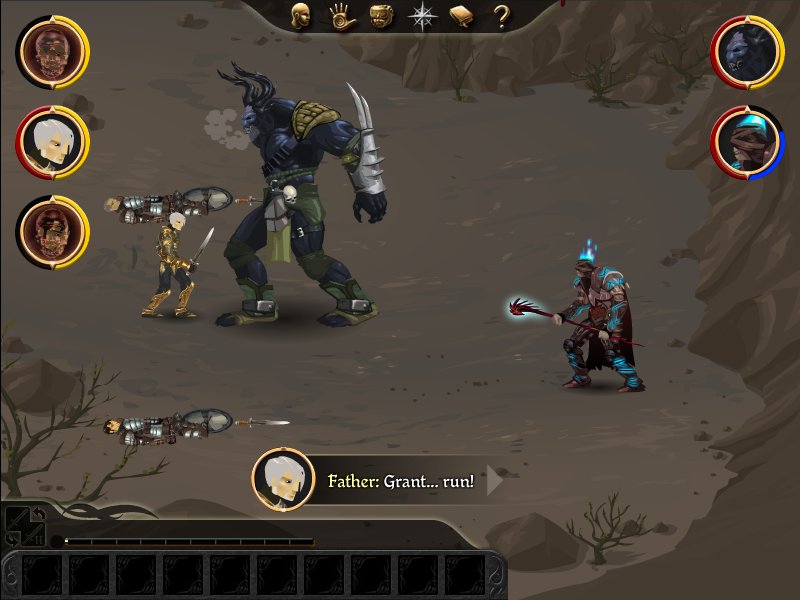Screen dimensions: 800x600
Task: Open the backpack inventory icon
Action: pyautogui.click(x=381, y=16)
